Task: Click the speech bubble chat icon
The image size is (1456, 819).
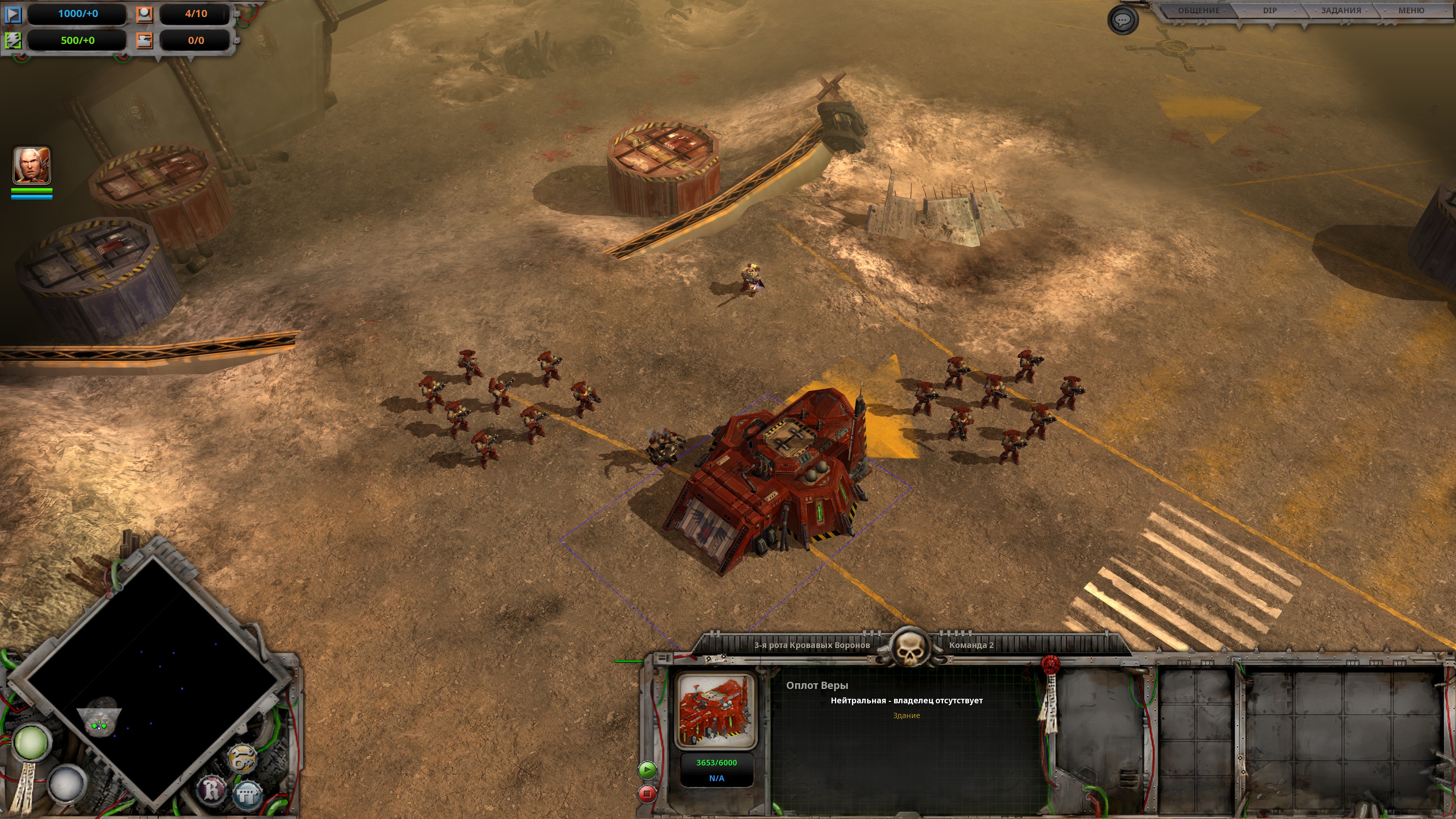Action: pos(1122,20)
